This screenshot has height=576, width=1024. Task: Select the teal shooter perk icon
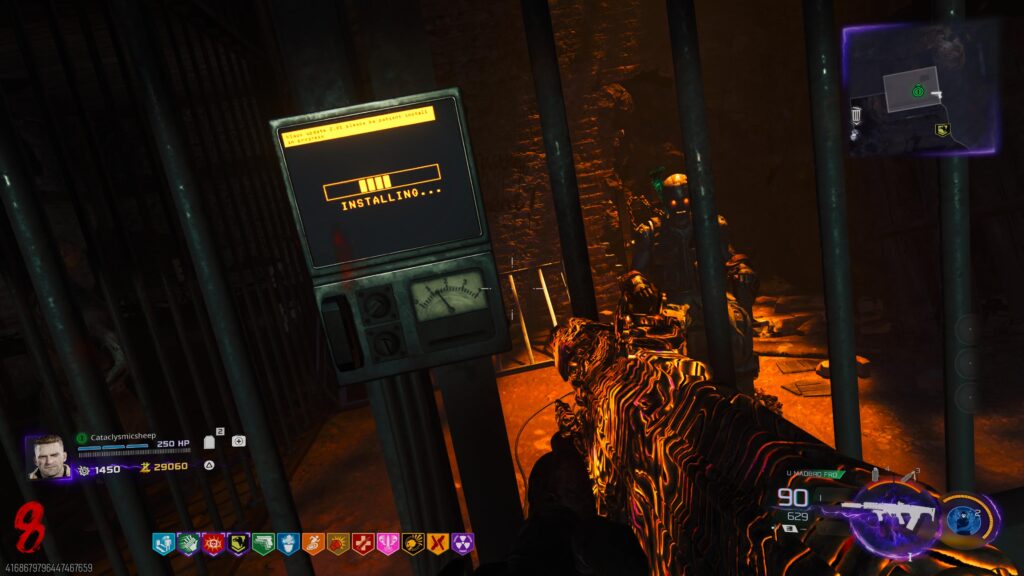coord(163,543)
